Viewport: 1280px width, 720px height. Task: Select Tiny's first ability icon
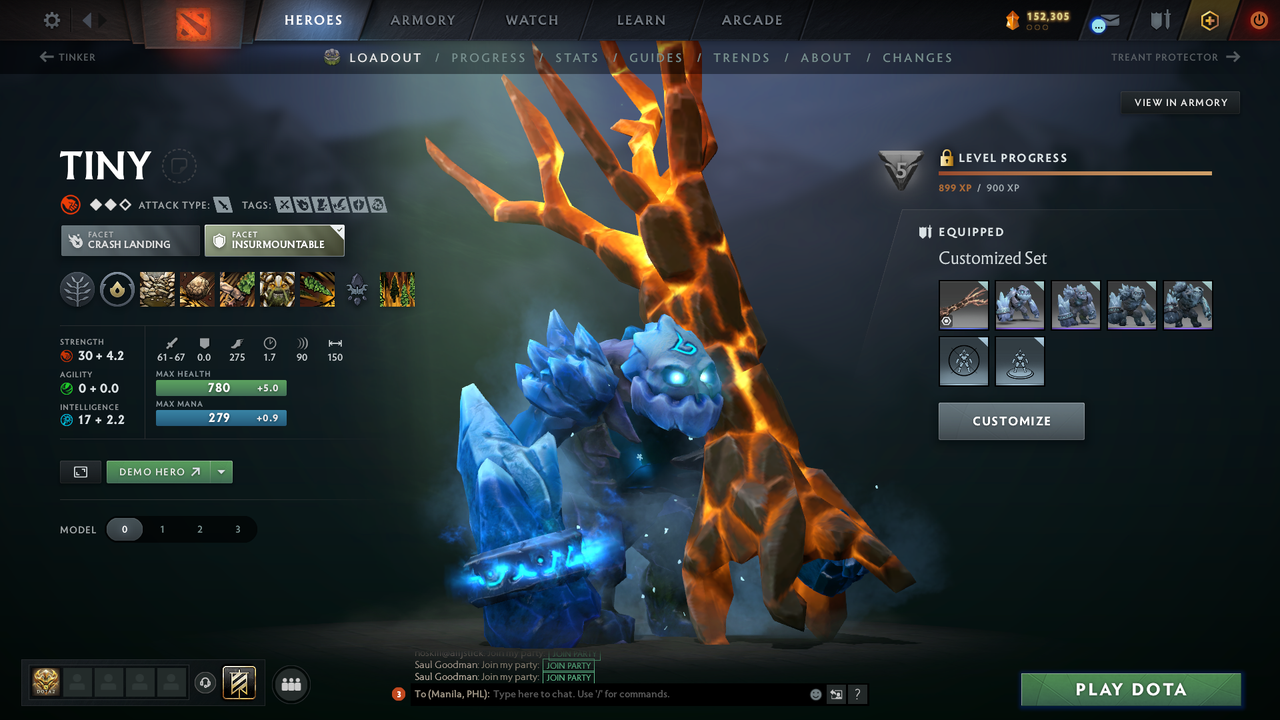click(157, 289)
